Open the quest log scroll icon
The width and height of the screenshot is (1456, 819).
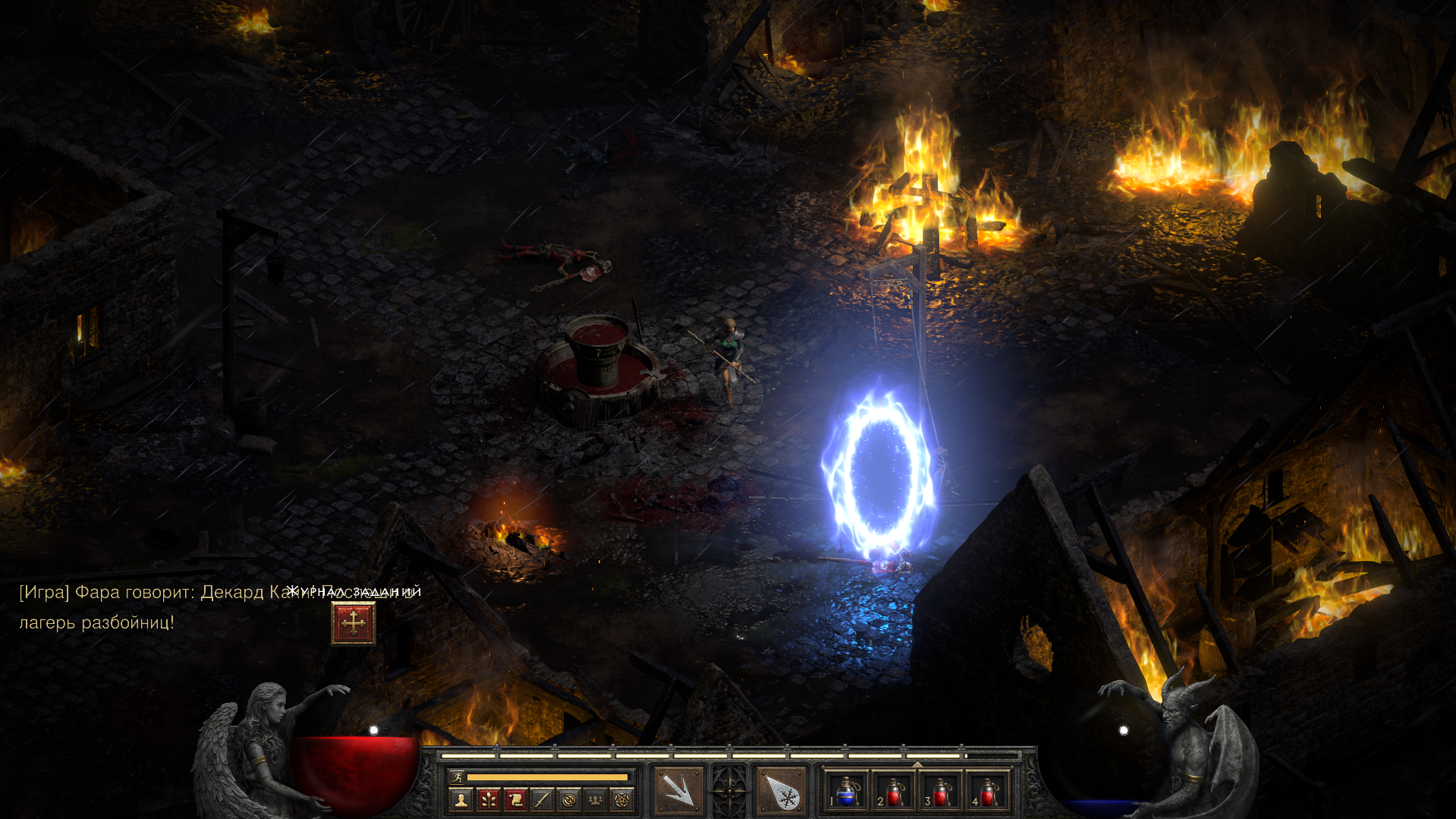(515, 799)
